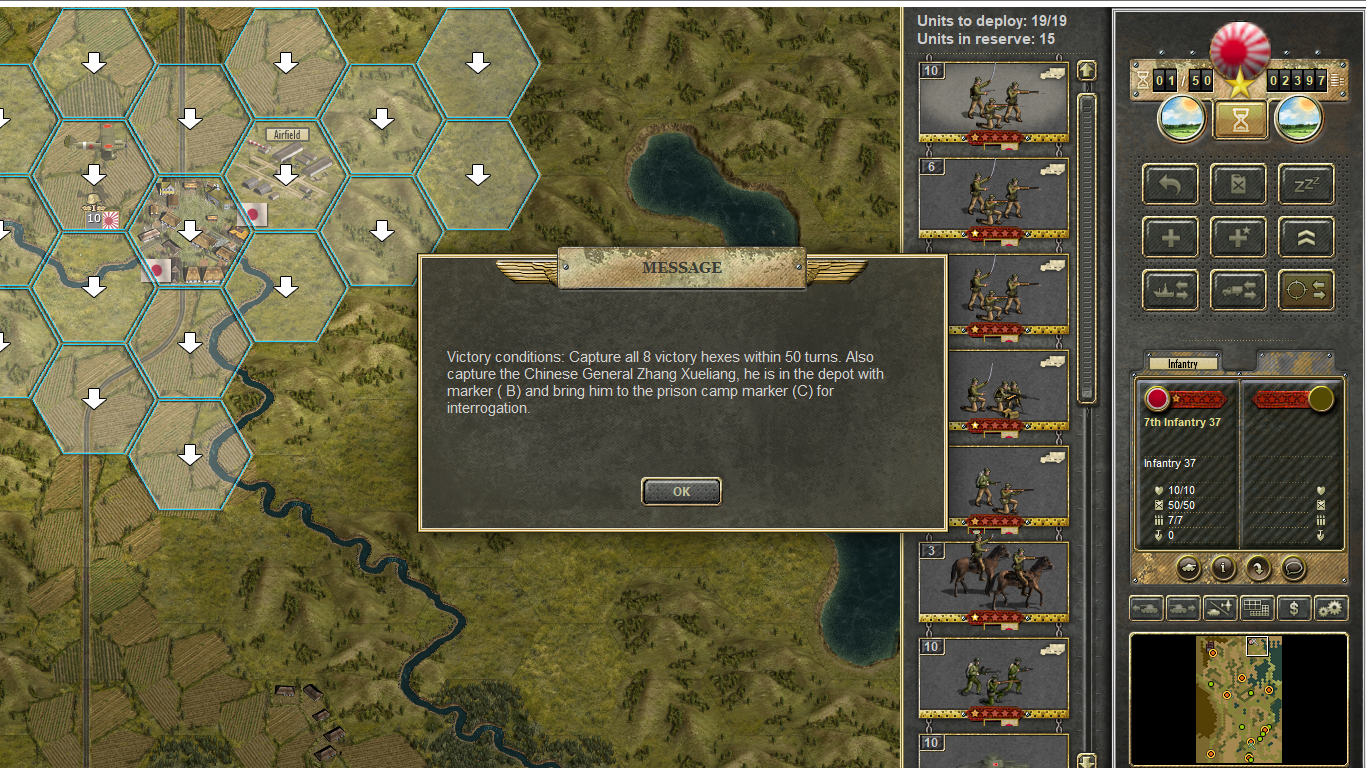1366x768 pixels.
Task: Click the minimap to move the view
Action: click(1238, 700)
